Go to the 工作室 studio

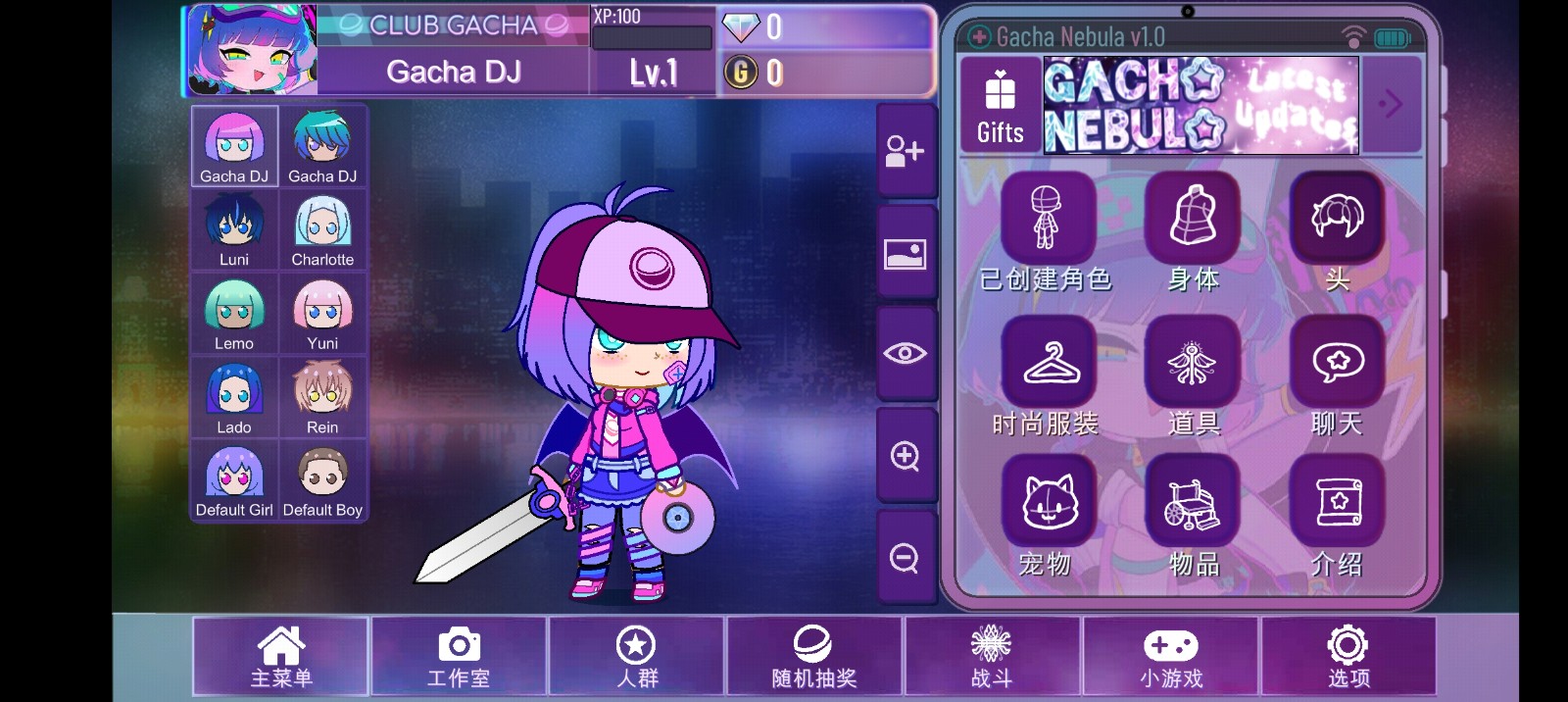click(459, 657)
